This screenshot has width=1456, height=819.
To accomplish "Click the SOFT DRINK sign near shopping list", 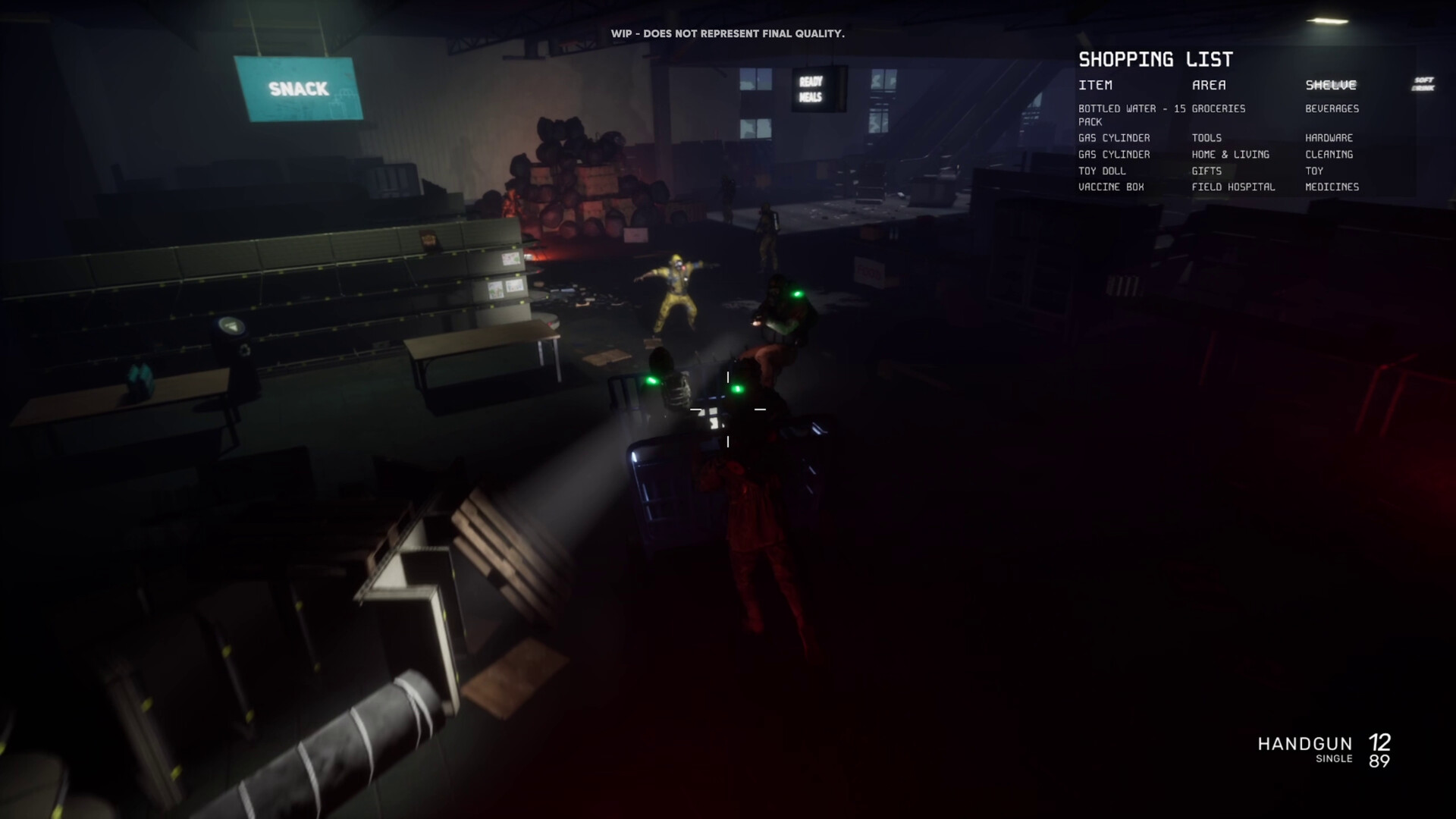I will [1423, 83].
